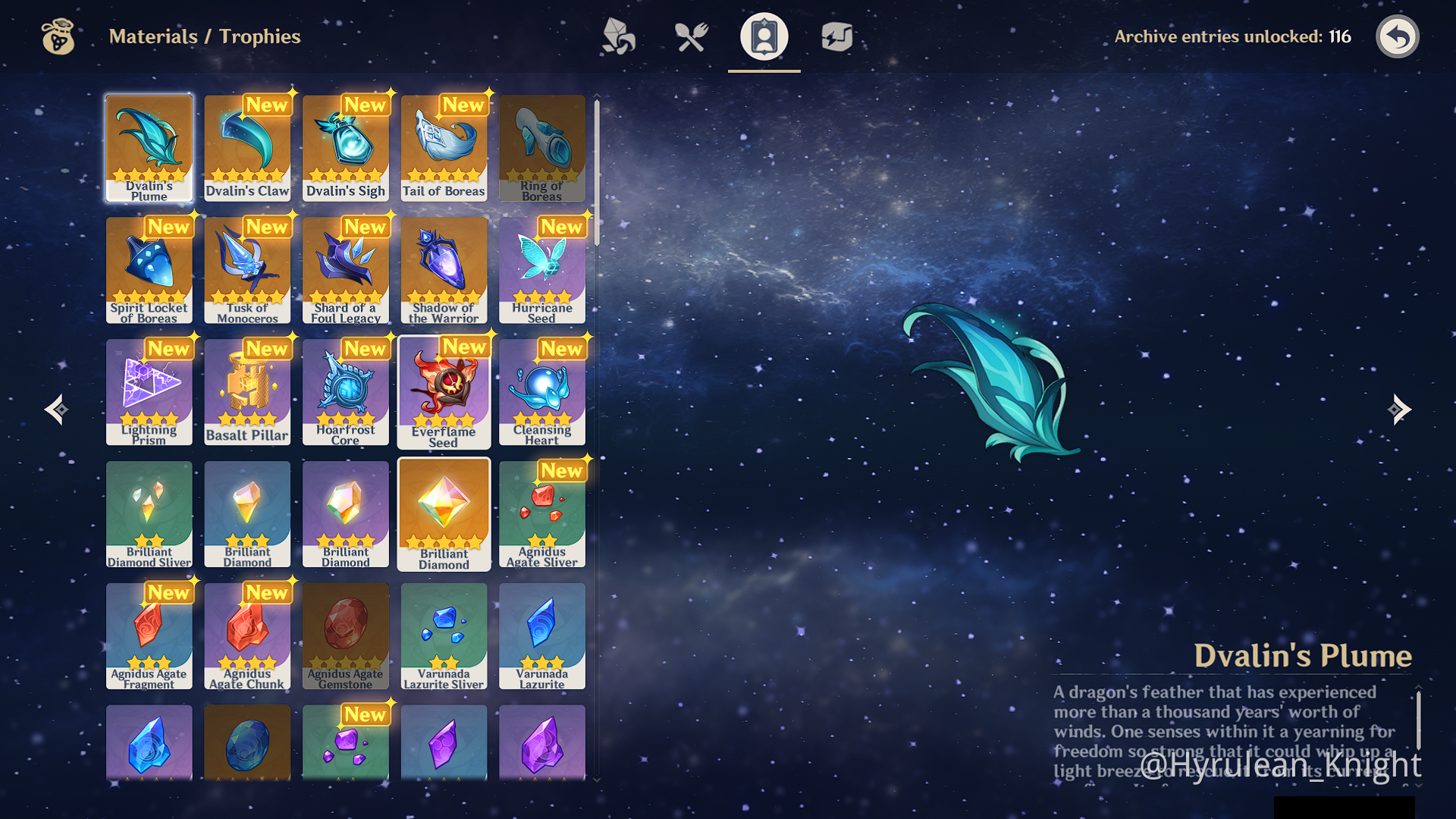Select the five-star Brilliant Diamond

(444, 514)
